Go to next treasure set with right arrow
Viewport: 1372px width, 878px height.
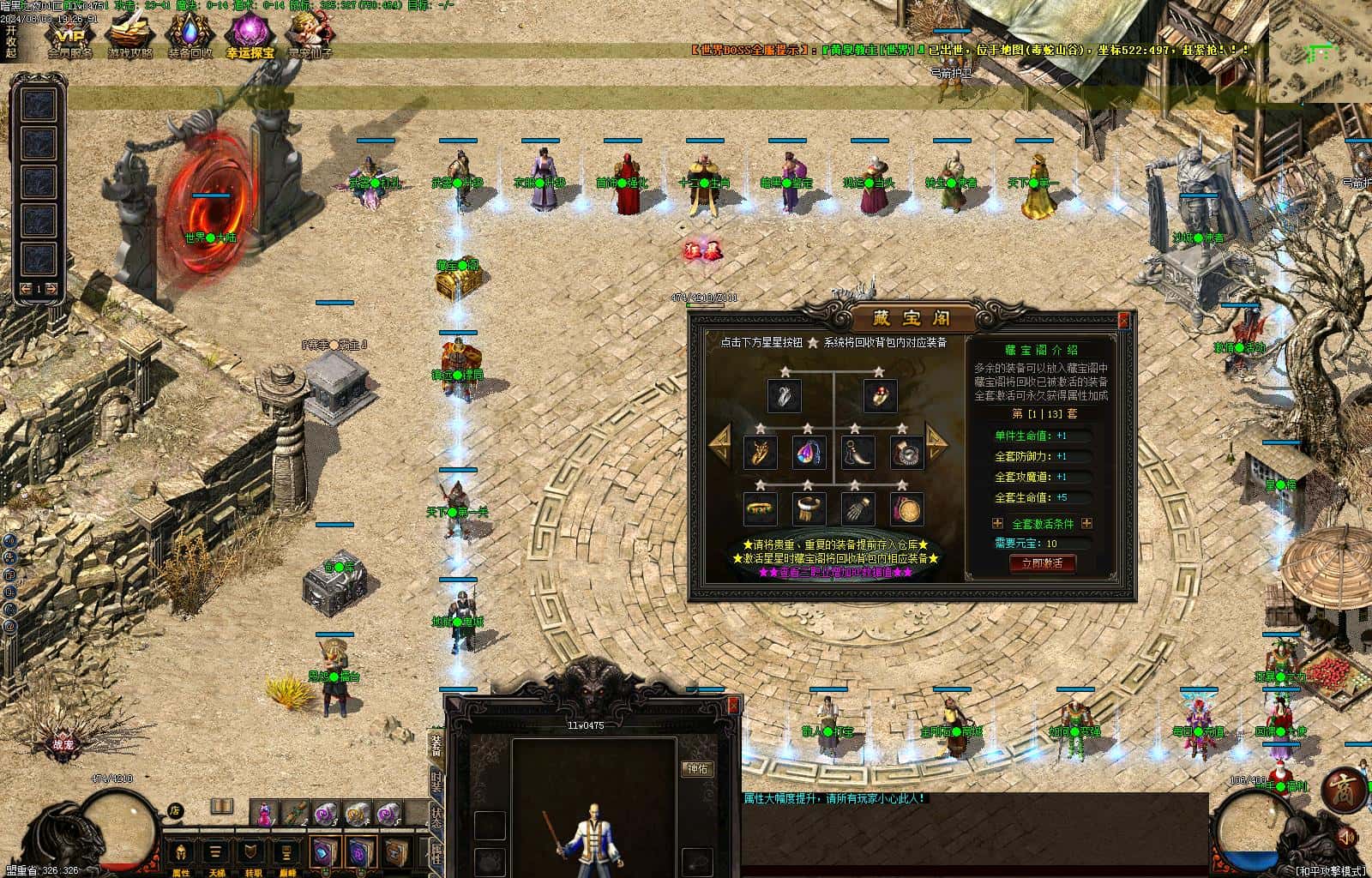point(936,443)
